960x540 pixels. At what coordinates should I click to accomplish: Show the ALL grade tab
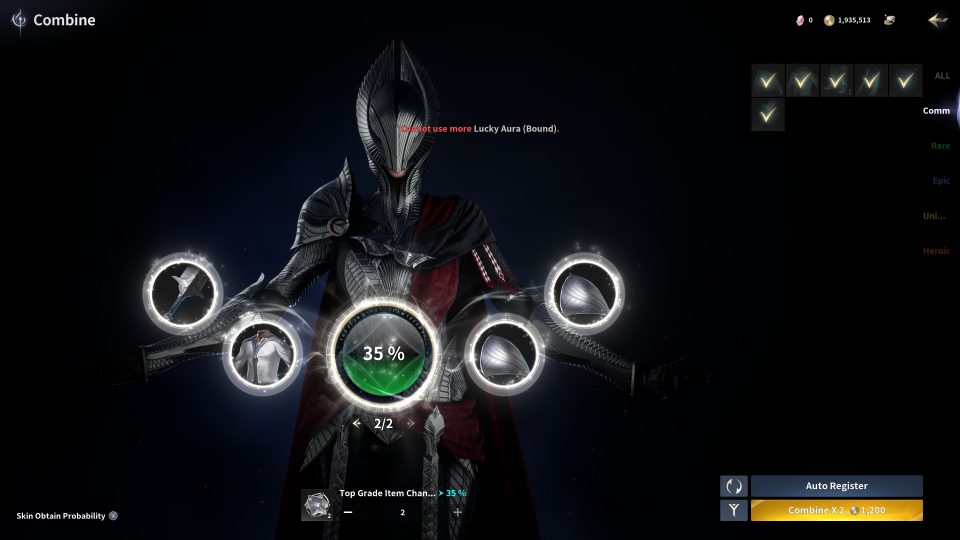click(x=942, y=76)
